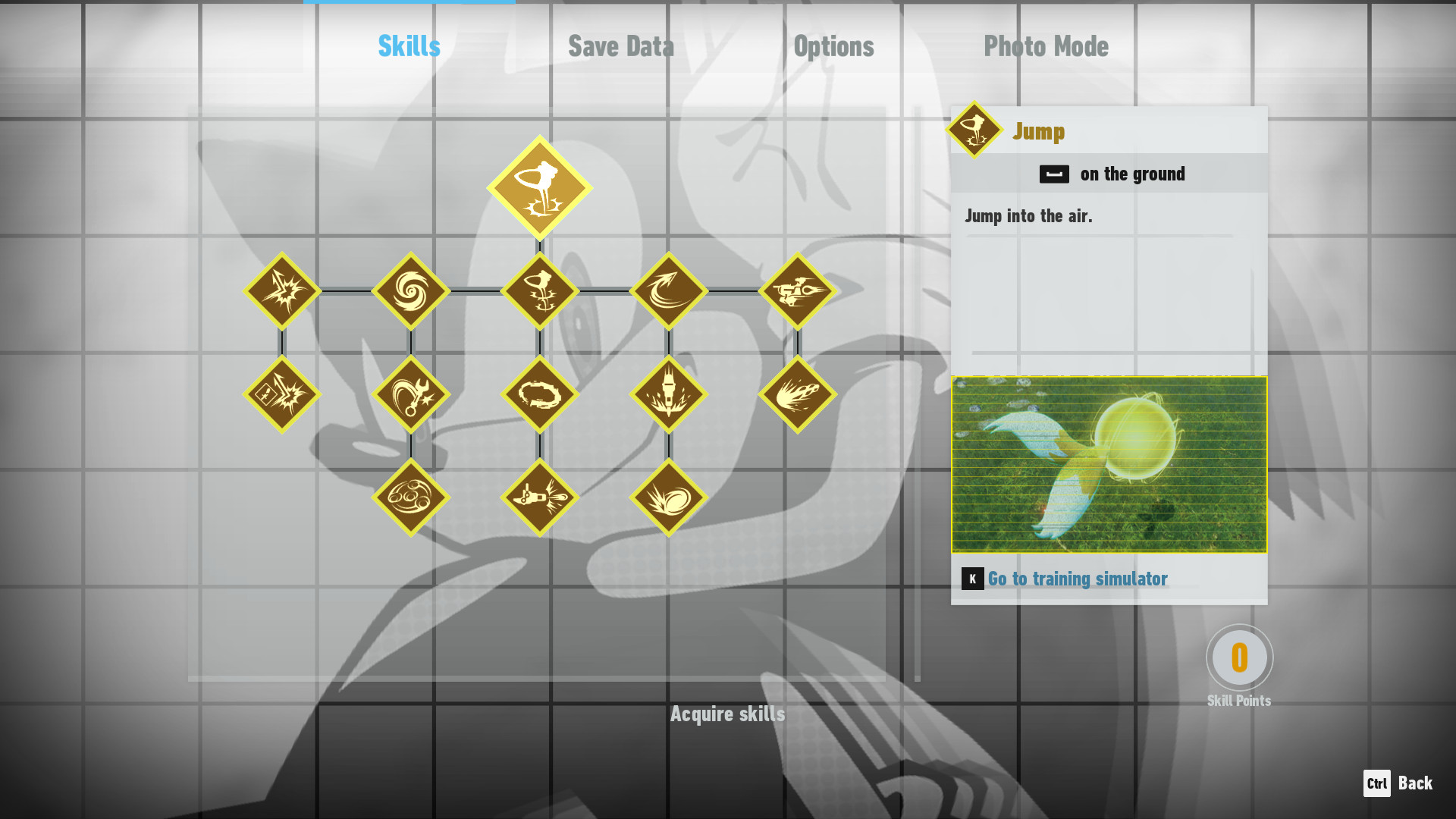Open the Photo Mode tab
The width and height of the screenshot is (1456, 819).
(x=1046, y=45)
